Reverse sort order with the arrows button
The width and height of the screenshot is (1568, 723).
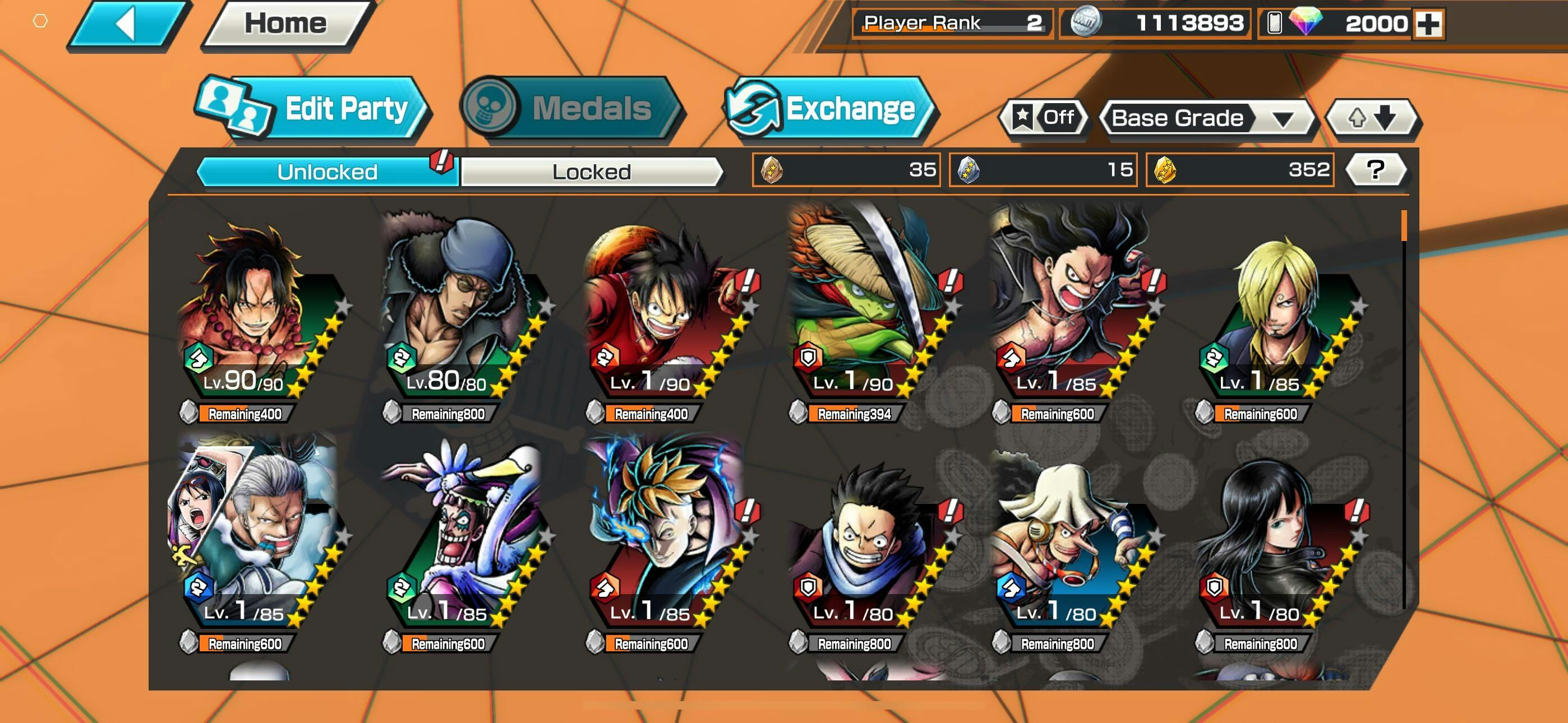[x=1372, y=118]
